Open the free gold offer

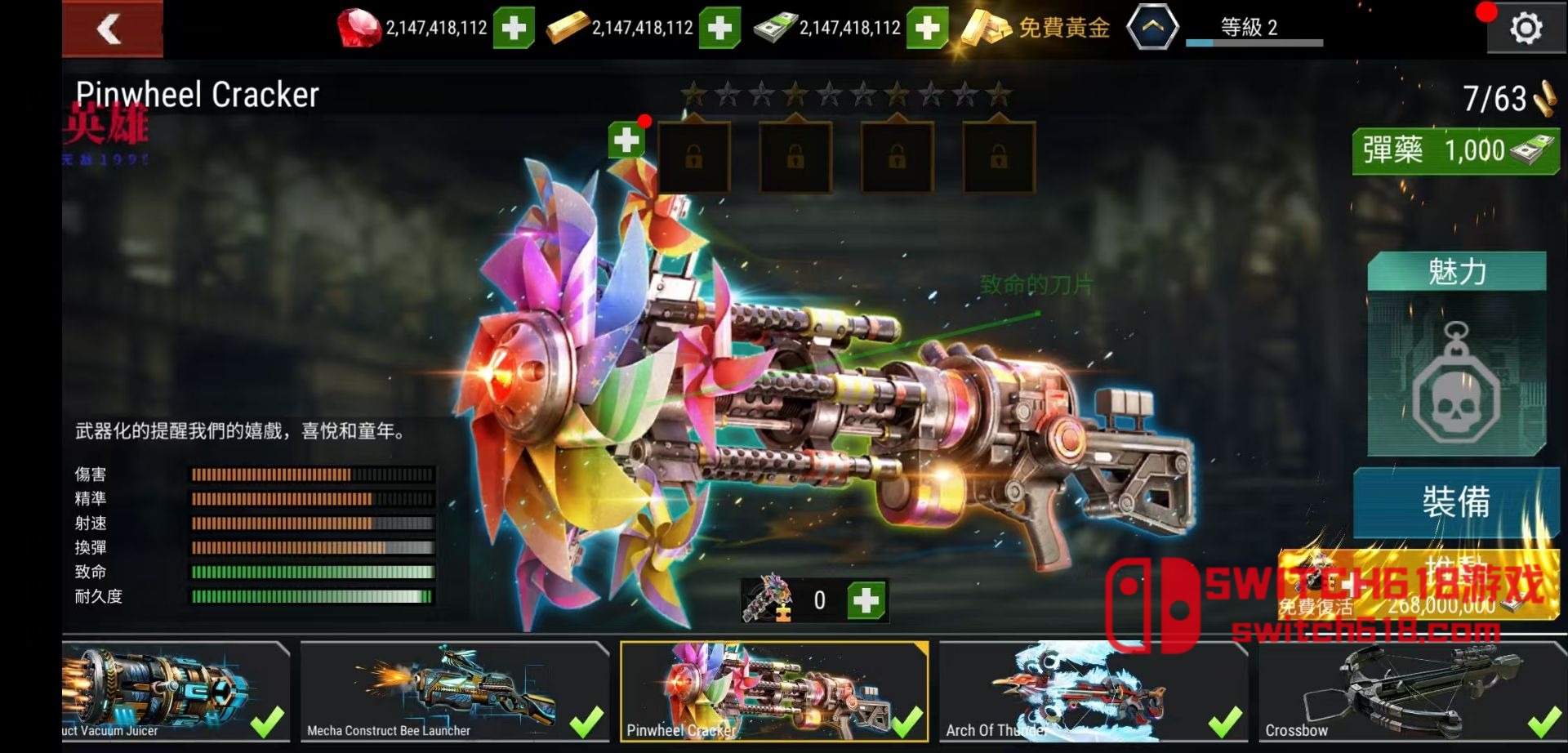[1037, 29]
